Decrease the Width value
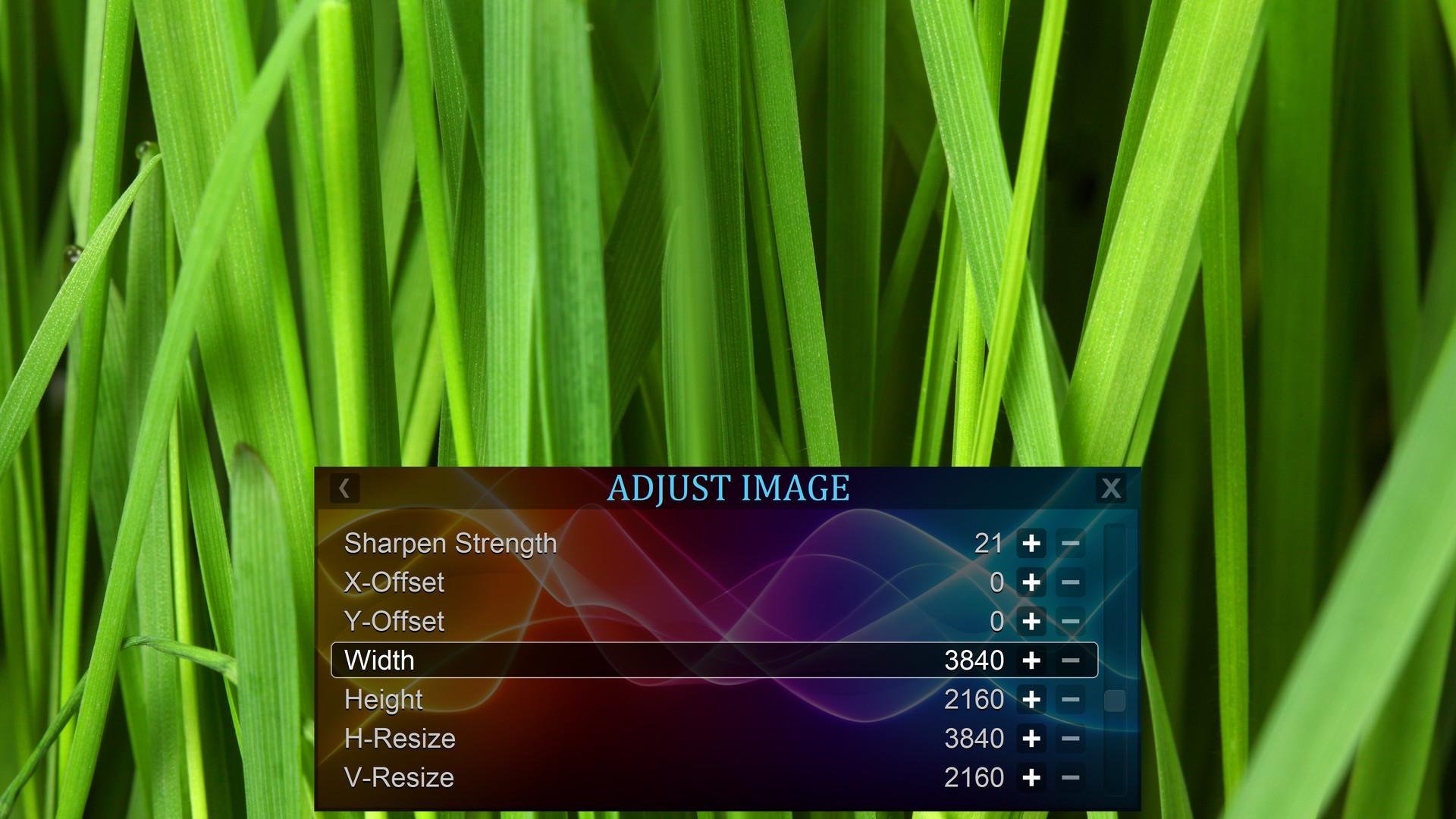The height and width of the screenshot is (819, 1456). tap(1071, 661)
